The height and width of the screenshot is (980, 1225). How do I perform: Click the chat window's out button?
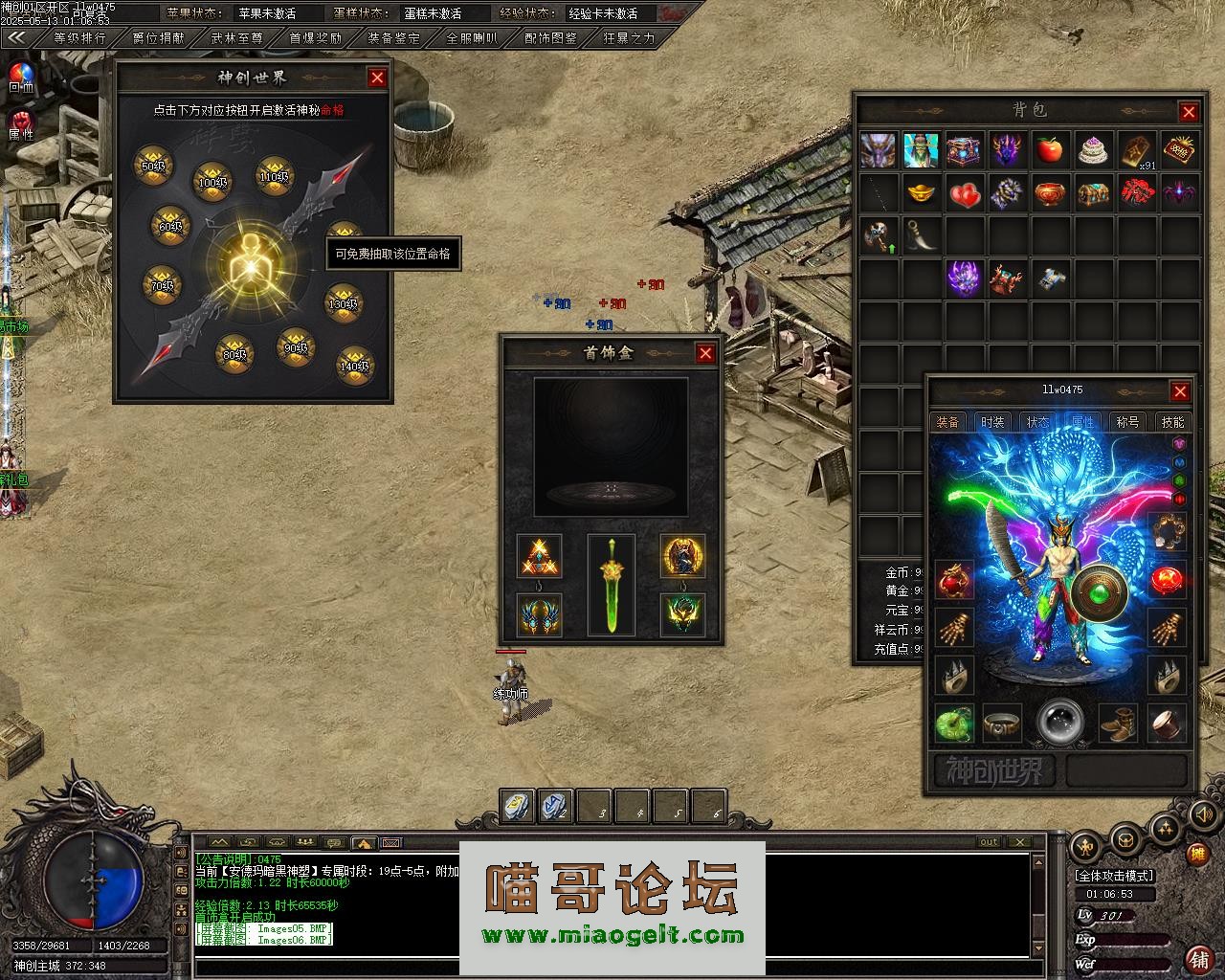click(x=989, y=842)
